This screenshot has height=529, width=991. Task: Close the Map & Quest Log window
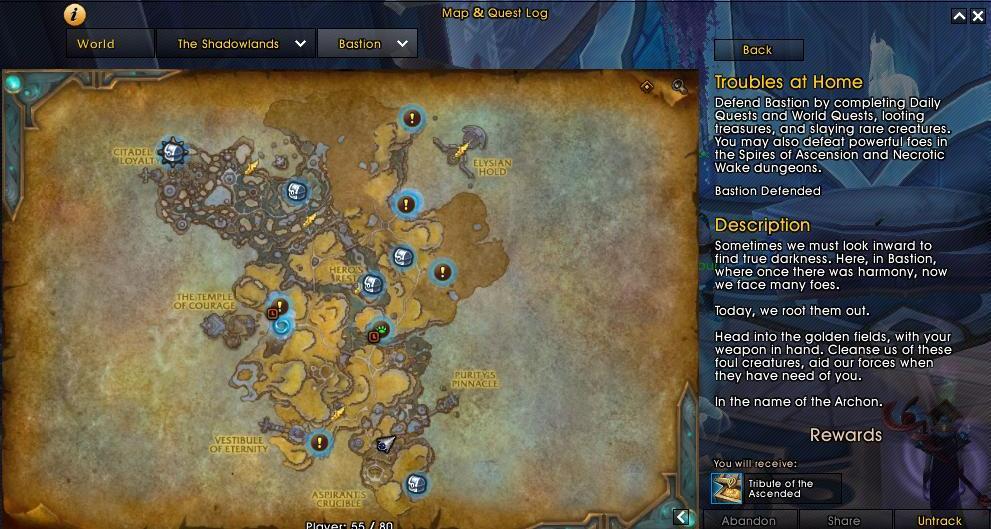pos(978,16)
